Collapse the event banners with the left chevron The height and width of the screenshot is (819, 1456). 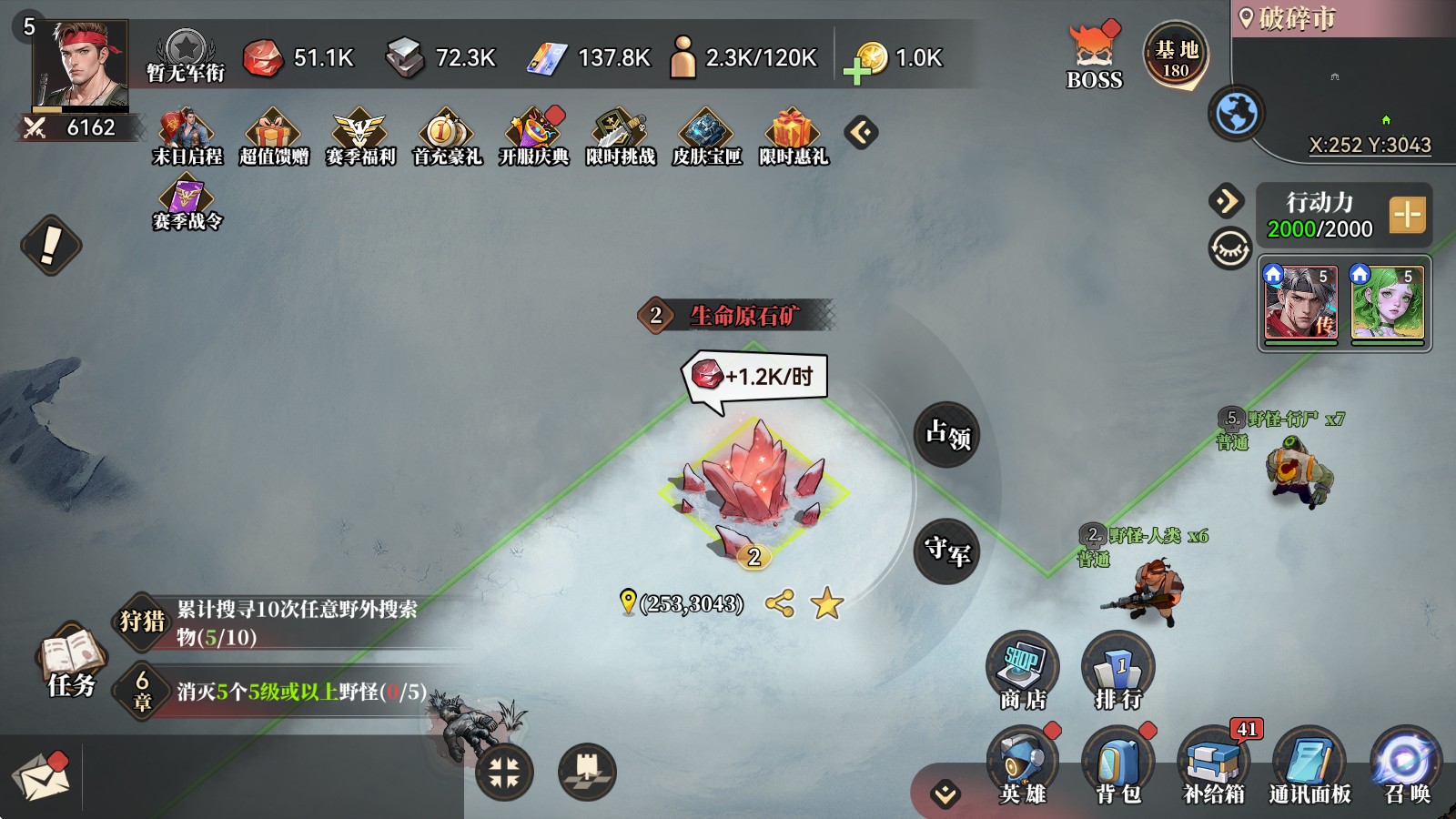[x=864, y=131]
